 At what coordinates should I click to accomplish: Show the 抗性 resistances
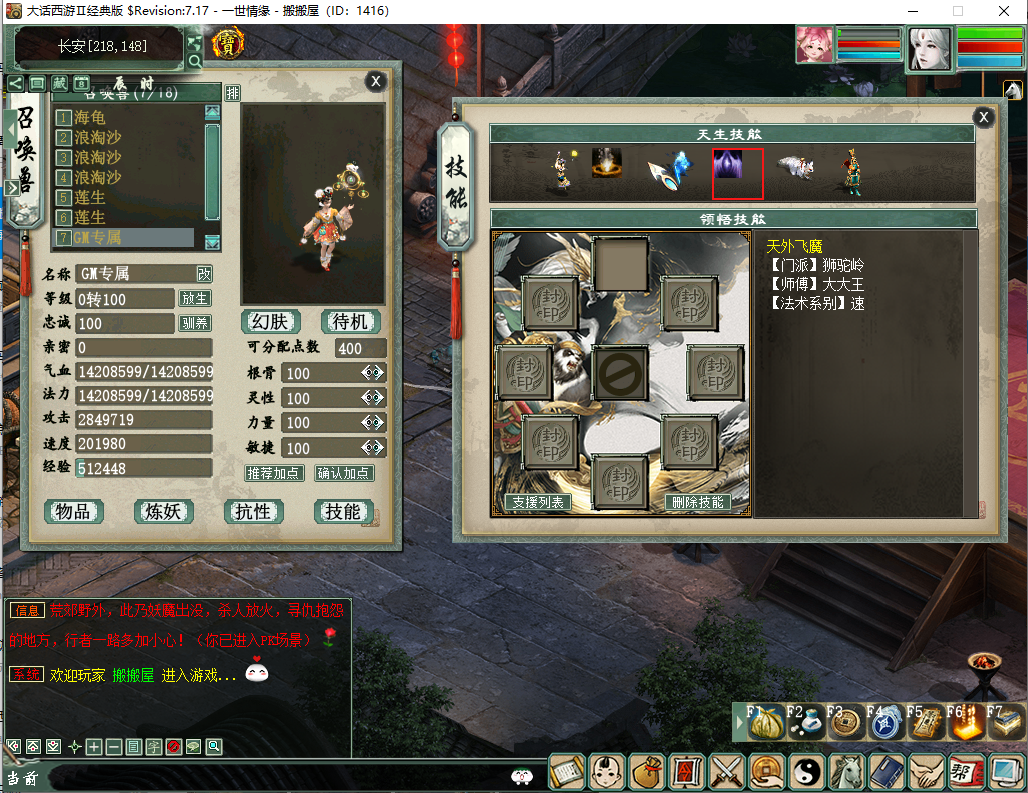(253, 512)
